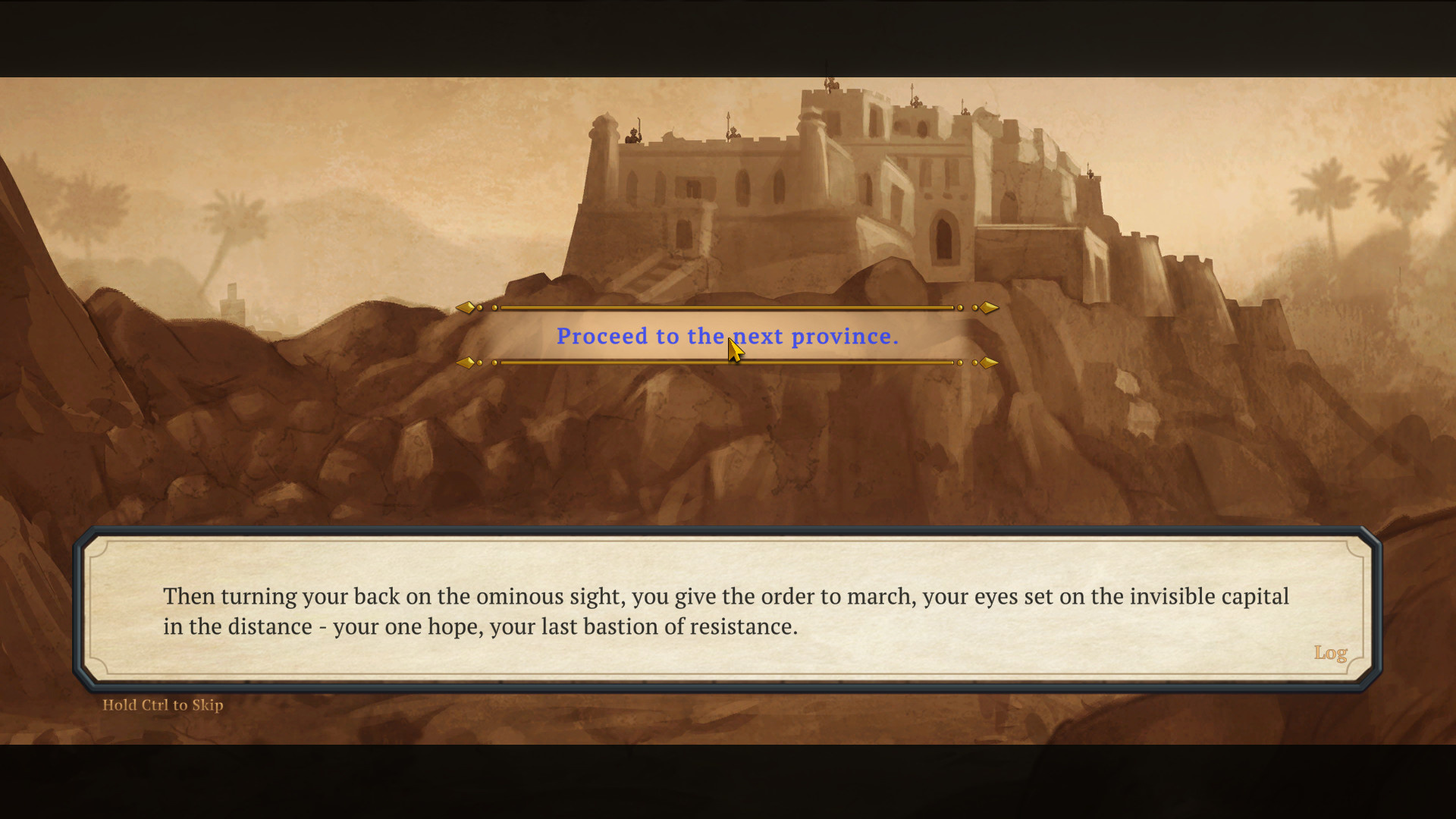This screenshot has width=1456, height=819.
Task: Click the right arrowhead ornament on the upper divider
Action: click(987, 307)
